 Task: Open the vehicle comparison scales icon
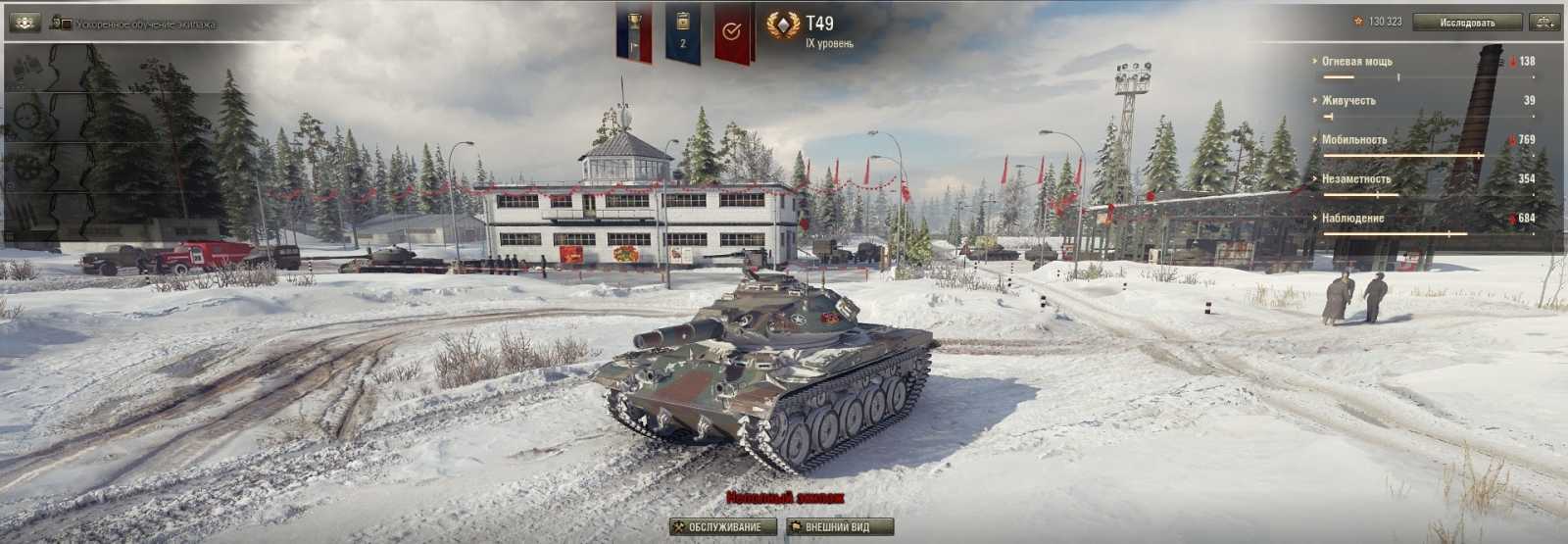tap(1545, 22)
